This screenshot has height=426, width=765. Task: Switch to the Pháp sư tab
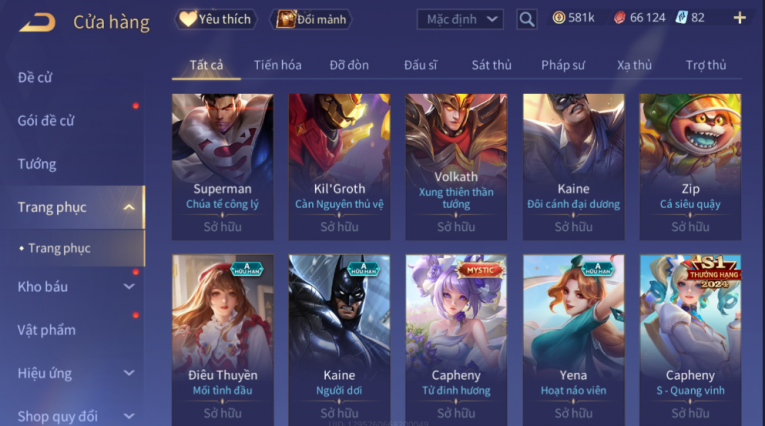coord(563,65)
